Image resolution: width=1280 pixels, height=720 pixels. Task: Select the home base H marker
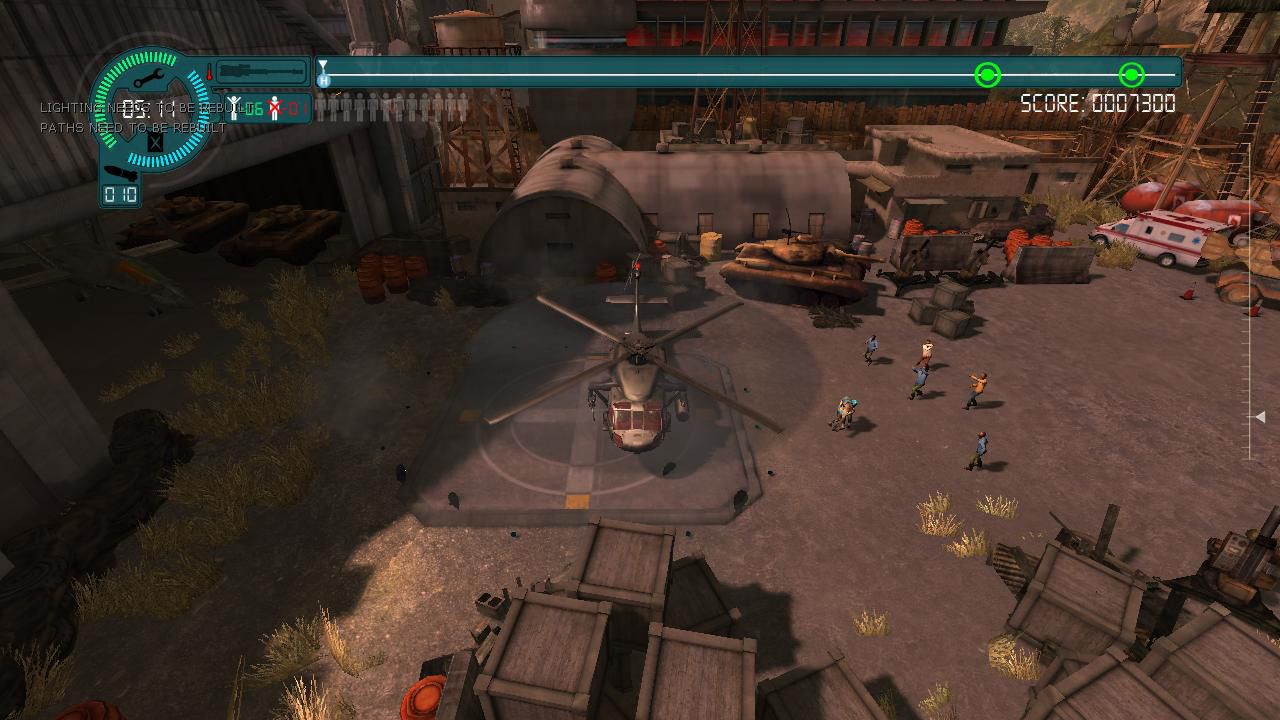click(323, 80)
